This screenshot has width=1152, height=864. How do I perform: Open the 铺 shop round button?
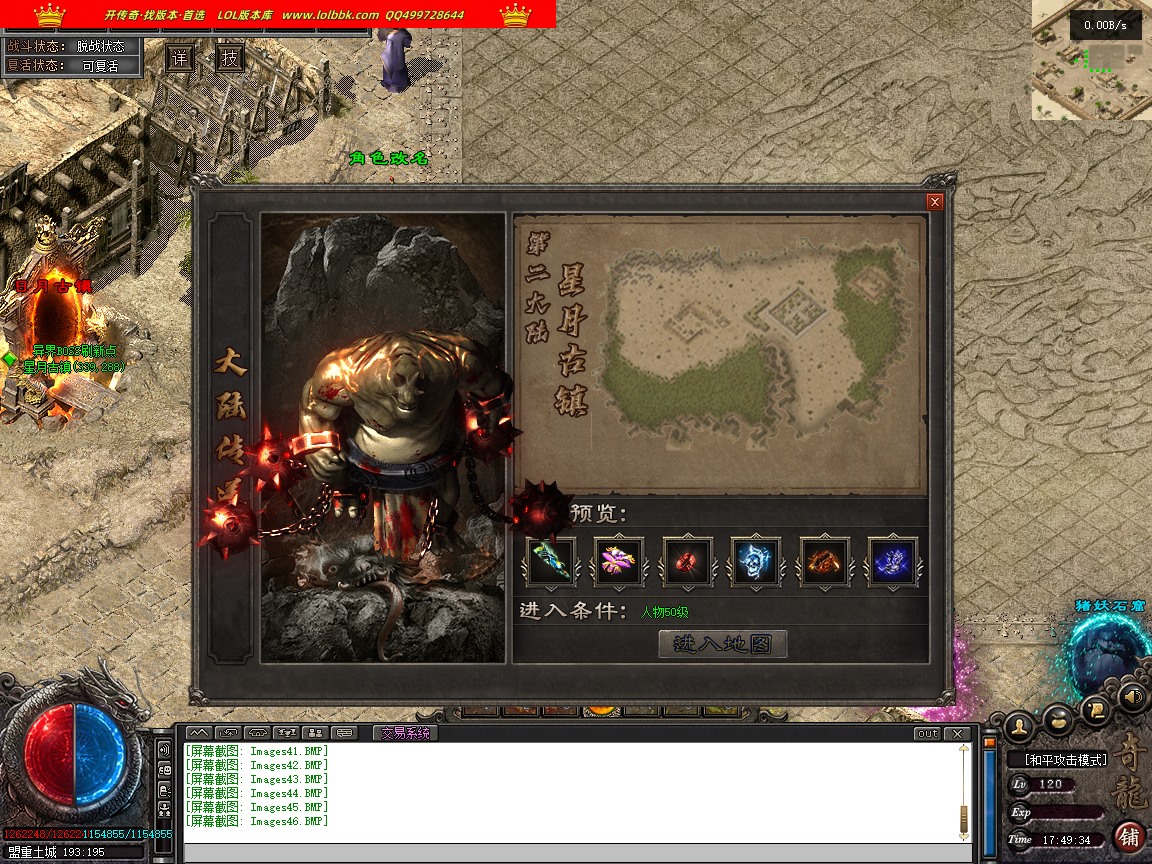tap(1130, 836)
